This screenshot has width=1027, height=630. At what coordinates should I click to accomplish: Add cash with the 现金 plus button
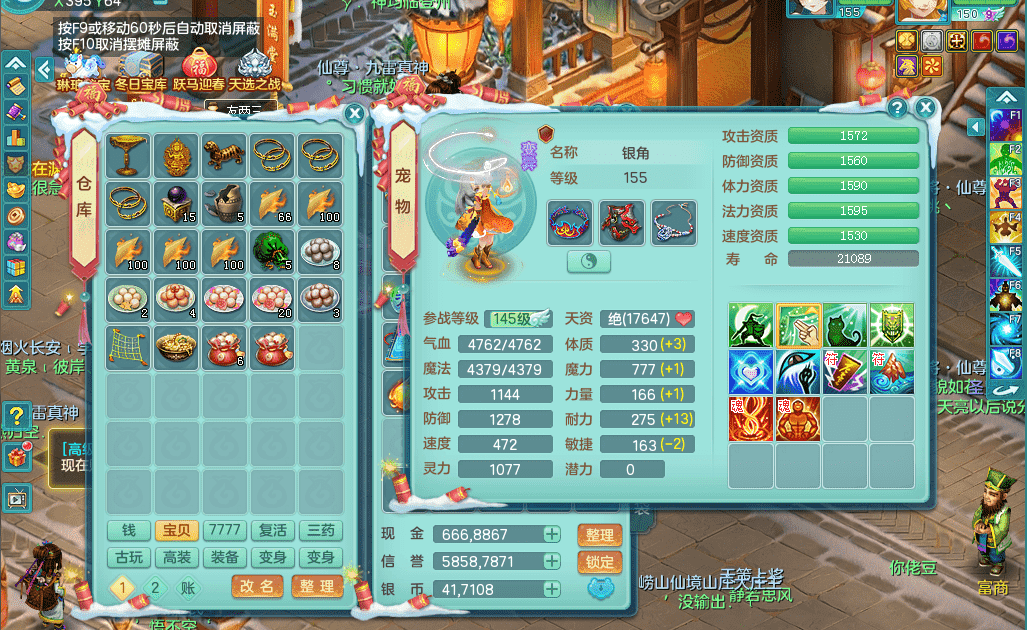[x=551, y=535]
